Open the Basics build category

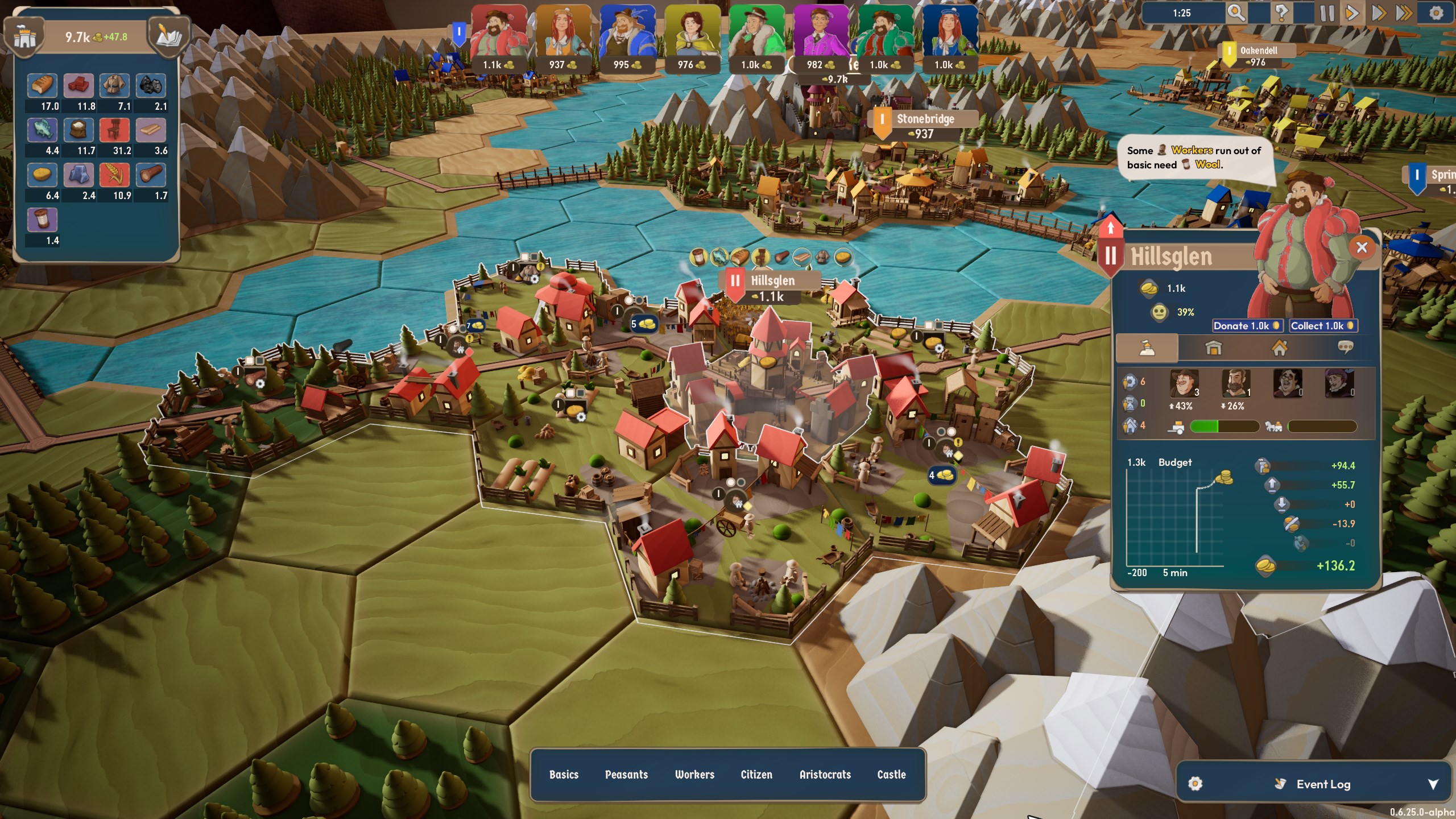pos(564,775)
